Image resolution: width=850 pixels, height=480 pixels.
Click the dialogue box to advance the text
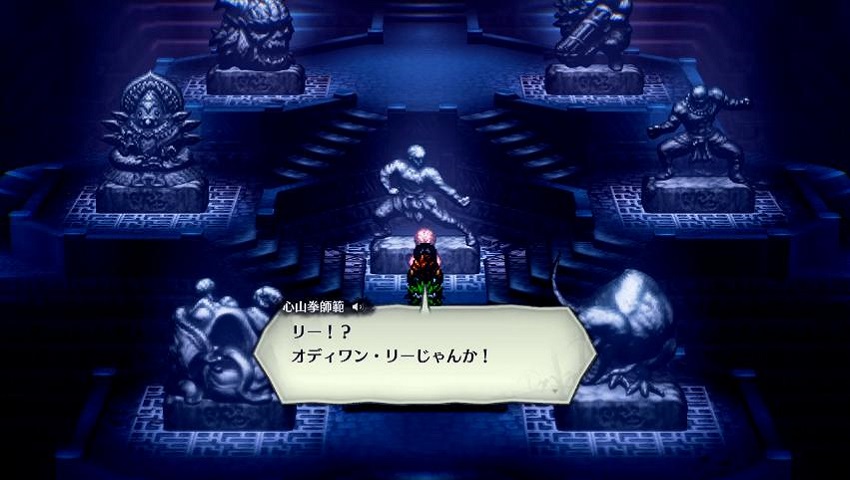pos(420,355)
